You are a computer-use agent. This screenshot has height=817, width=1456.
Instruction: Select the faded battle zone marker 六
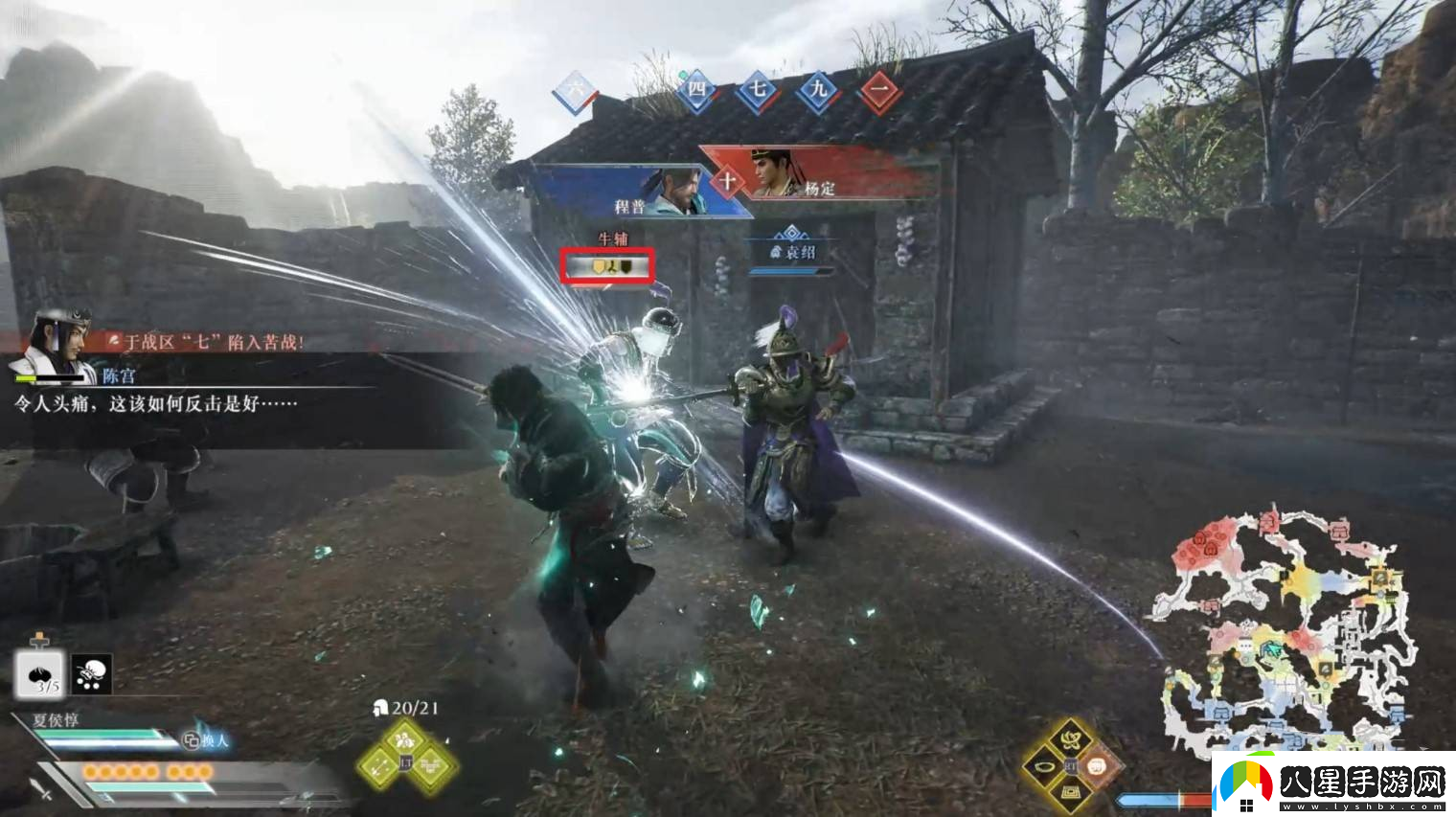[575, 91]
